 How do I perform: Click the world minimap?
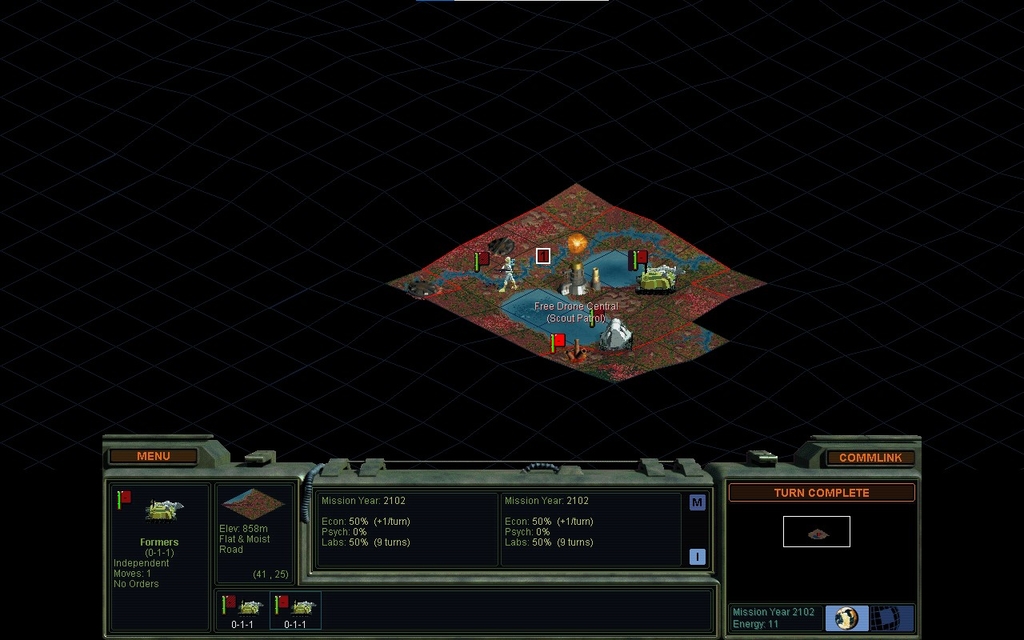(x=816, y=532)
